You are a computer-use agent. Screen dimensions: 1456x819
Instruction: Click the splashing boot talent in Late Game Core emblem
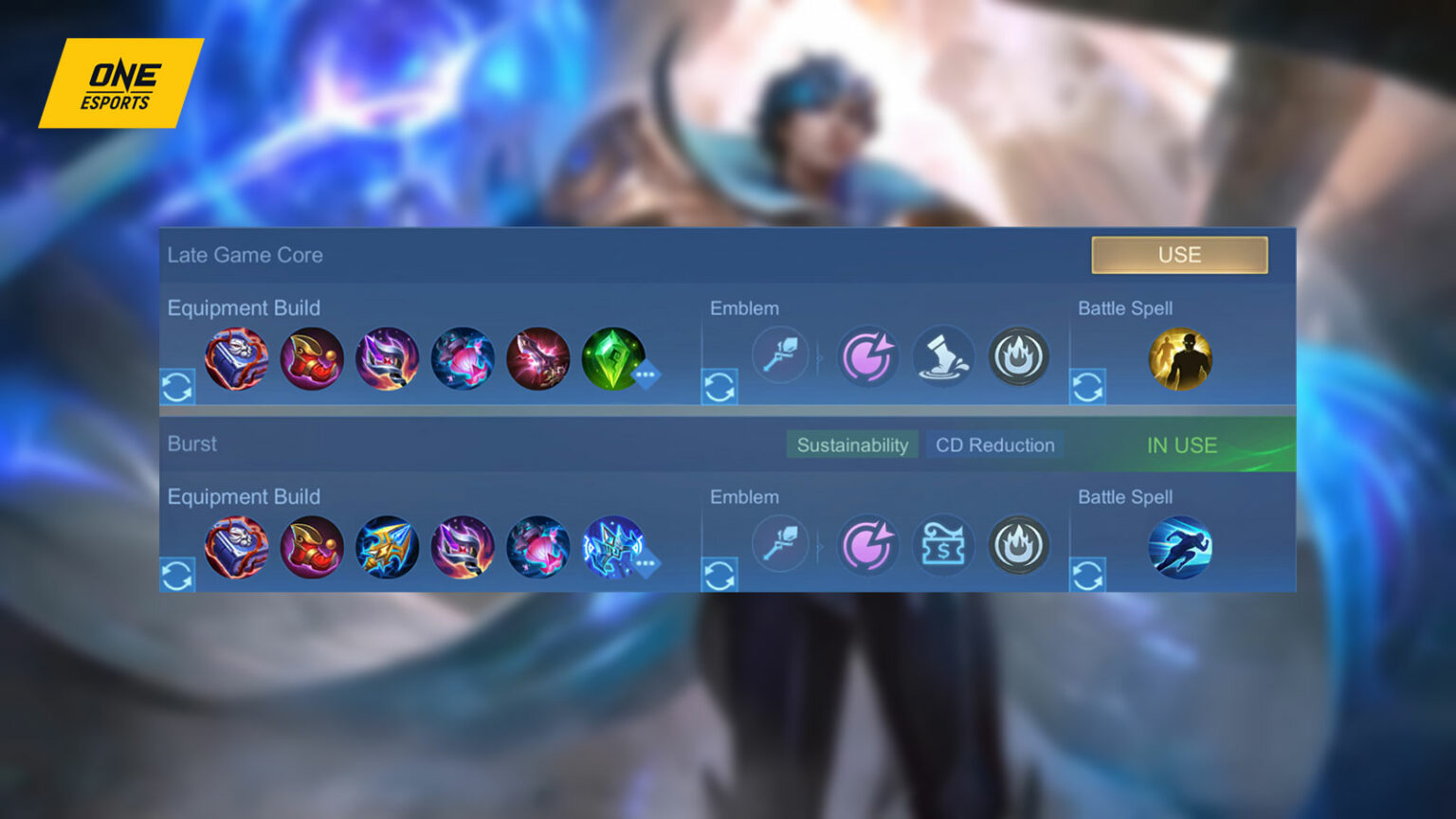944,356
